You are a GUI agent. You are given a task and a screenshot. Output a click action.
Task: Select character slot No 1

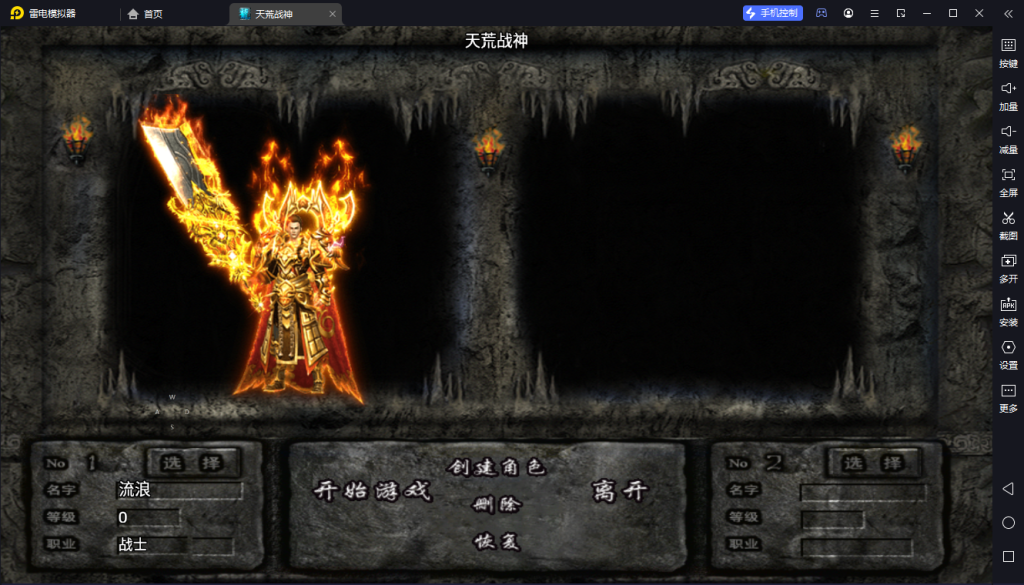[193, 463]
